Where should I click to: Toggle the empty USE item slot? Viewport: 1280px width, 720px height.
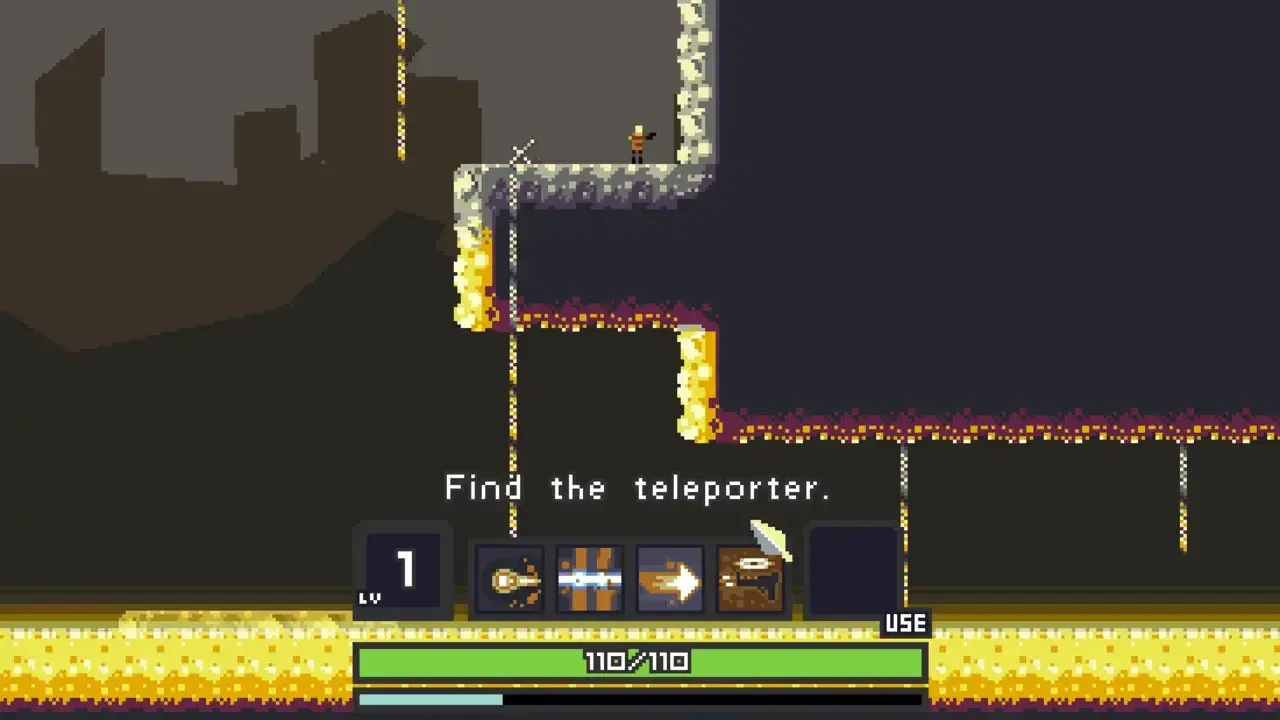pyautogui.click(x=853, y=570)
